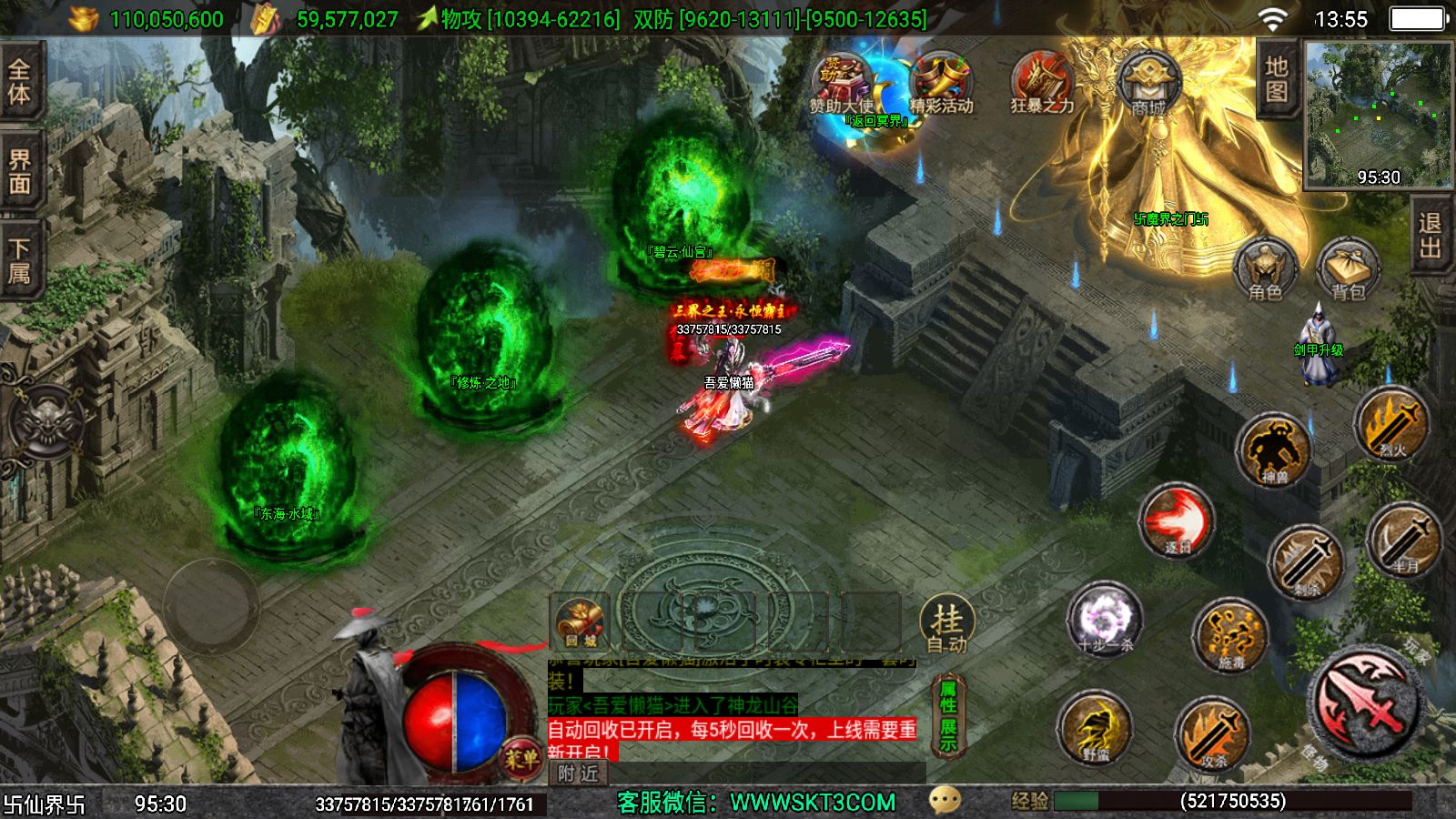Viewport: 1456px width, 819px height.
Task: Select the 下属 tab
Action: click(20, 260)
